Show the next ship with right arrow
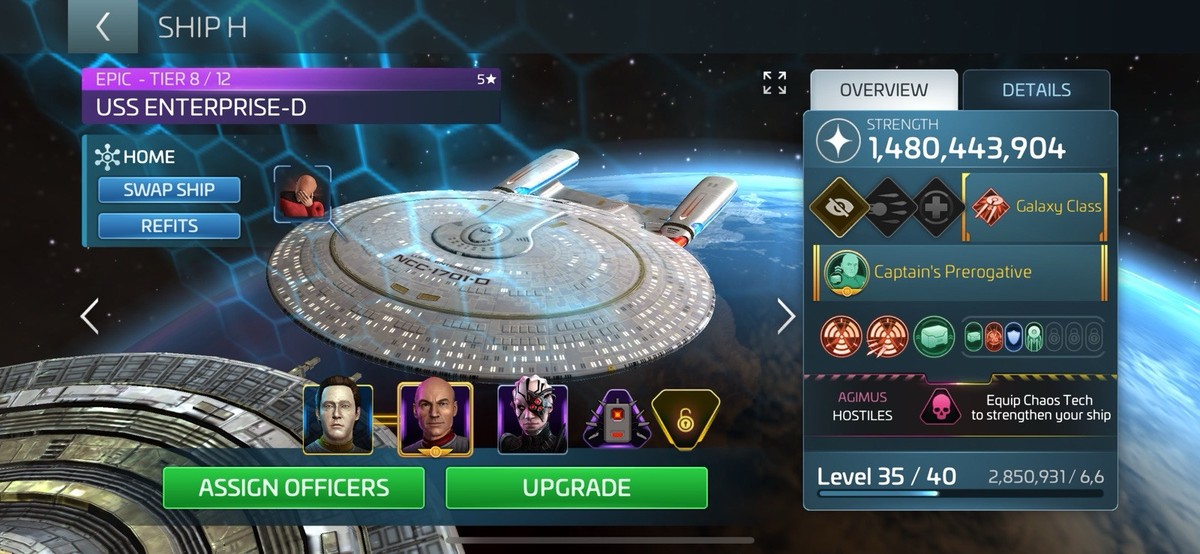The width and height of the screenshot is (1200, 554). [x=786, y=316]
